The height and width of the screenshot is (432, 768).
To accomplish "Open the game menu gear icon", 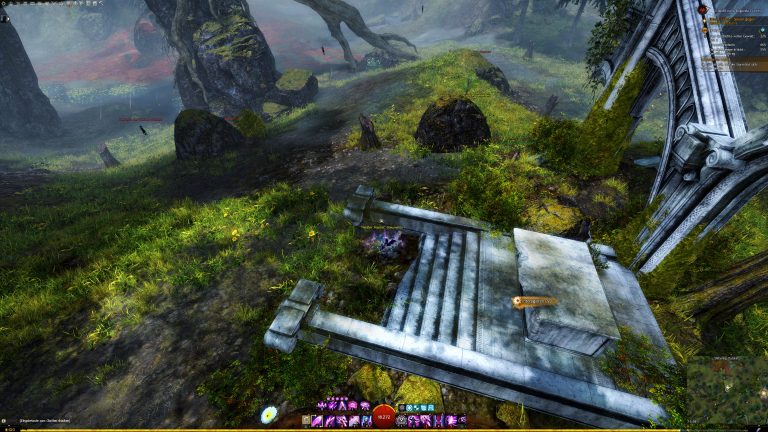I will coord(5,4).
